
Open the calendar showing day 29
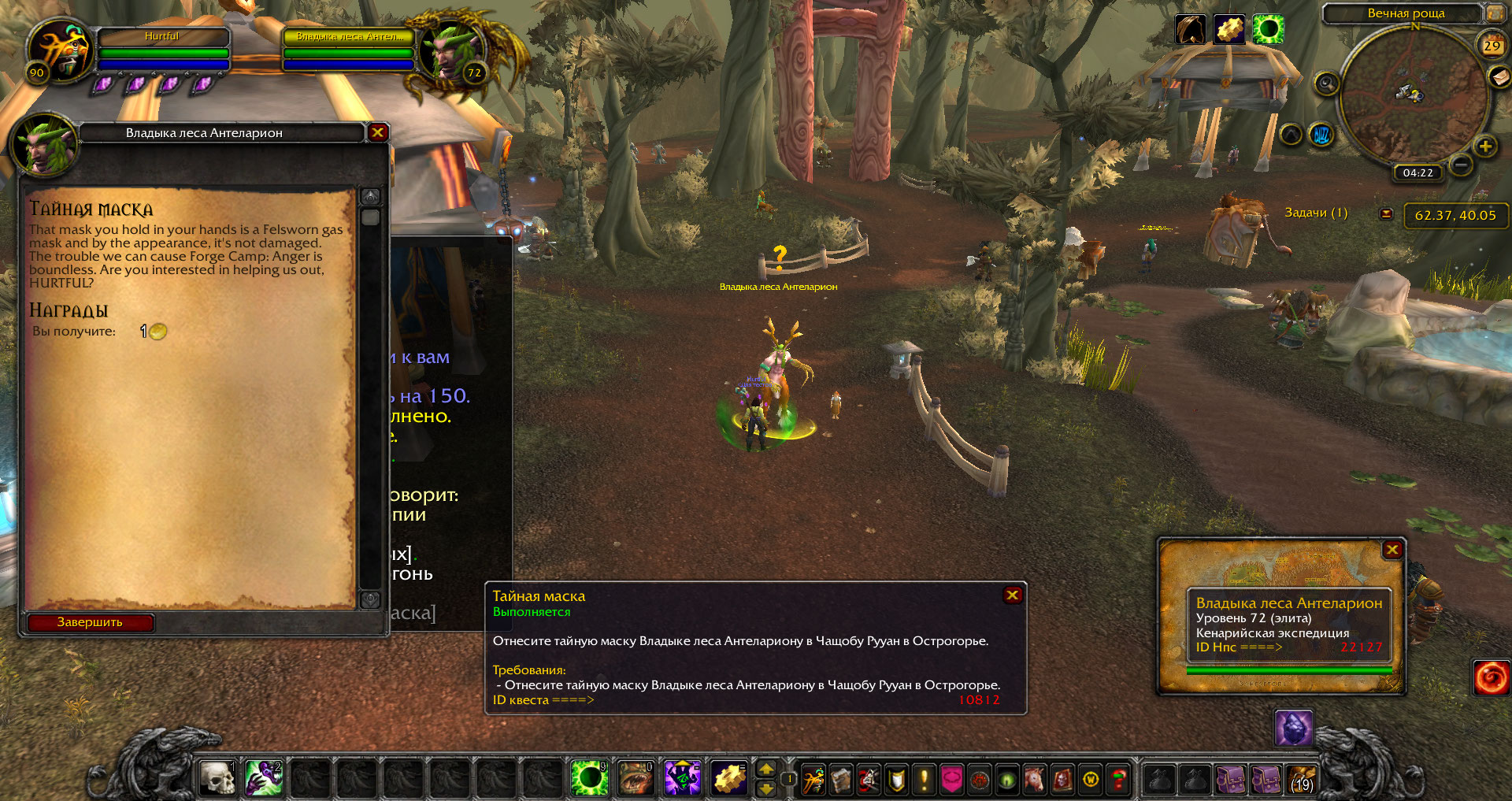[1492, 45]
